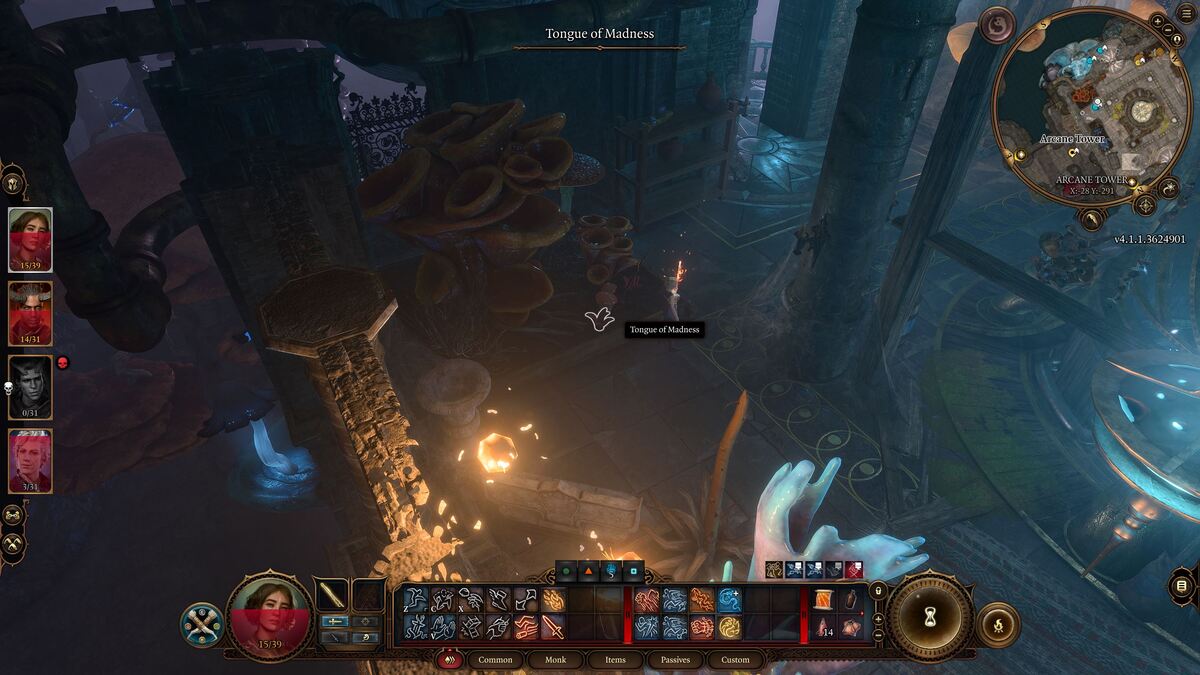Show the Items hotbar tab
This screenshot has width=1200, height=675.
pyautogui.click(x=615, y=660)
